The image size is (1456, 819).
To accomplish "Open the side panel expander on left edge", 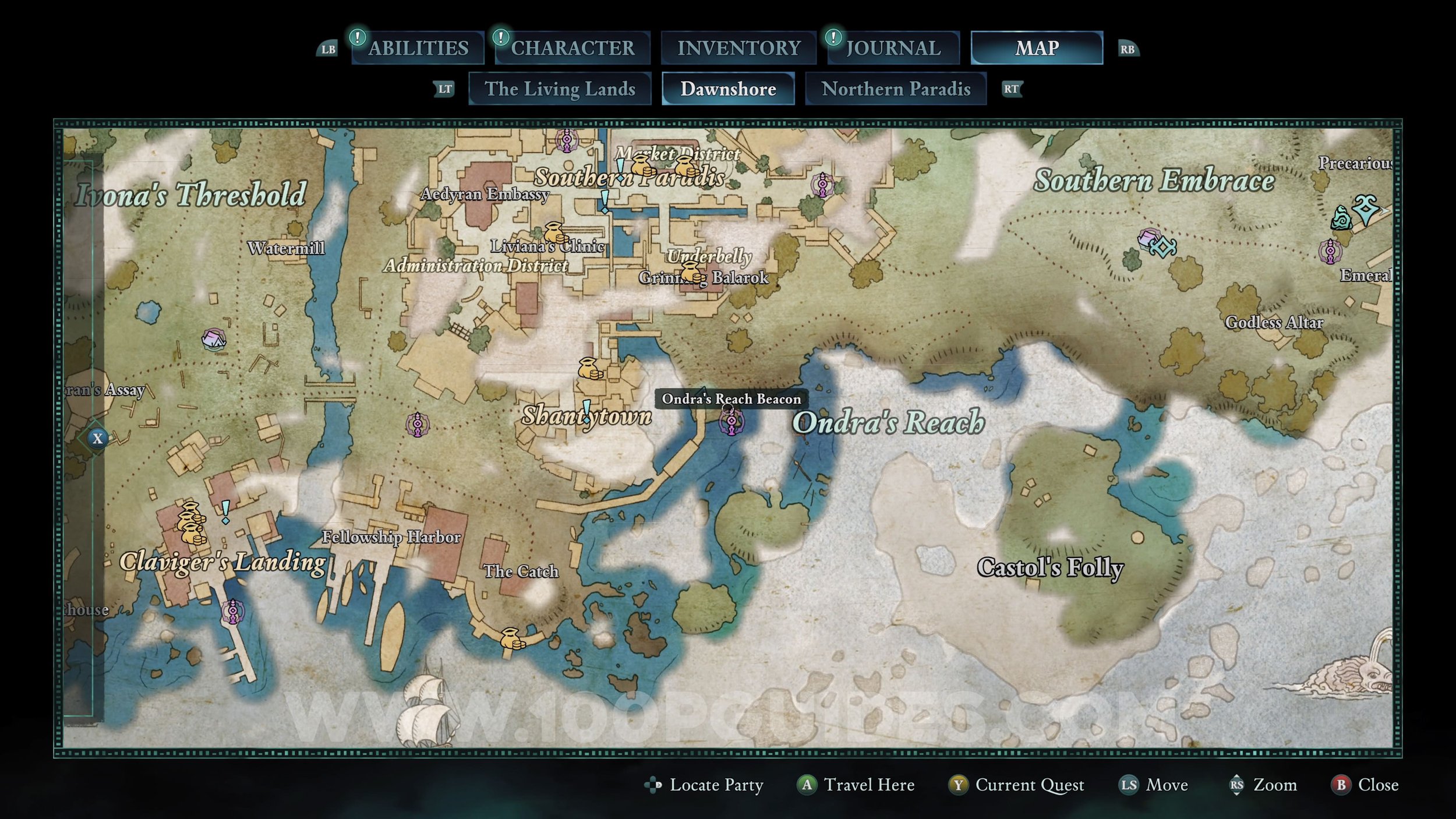I will pyautogui.click(x=97, y=439).
